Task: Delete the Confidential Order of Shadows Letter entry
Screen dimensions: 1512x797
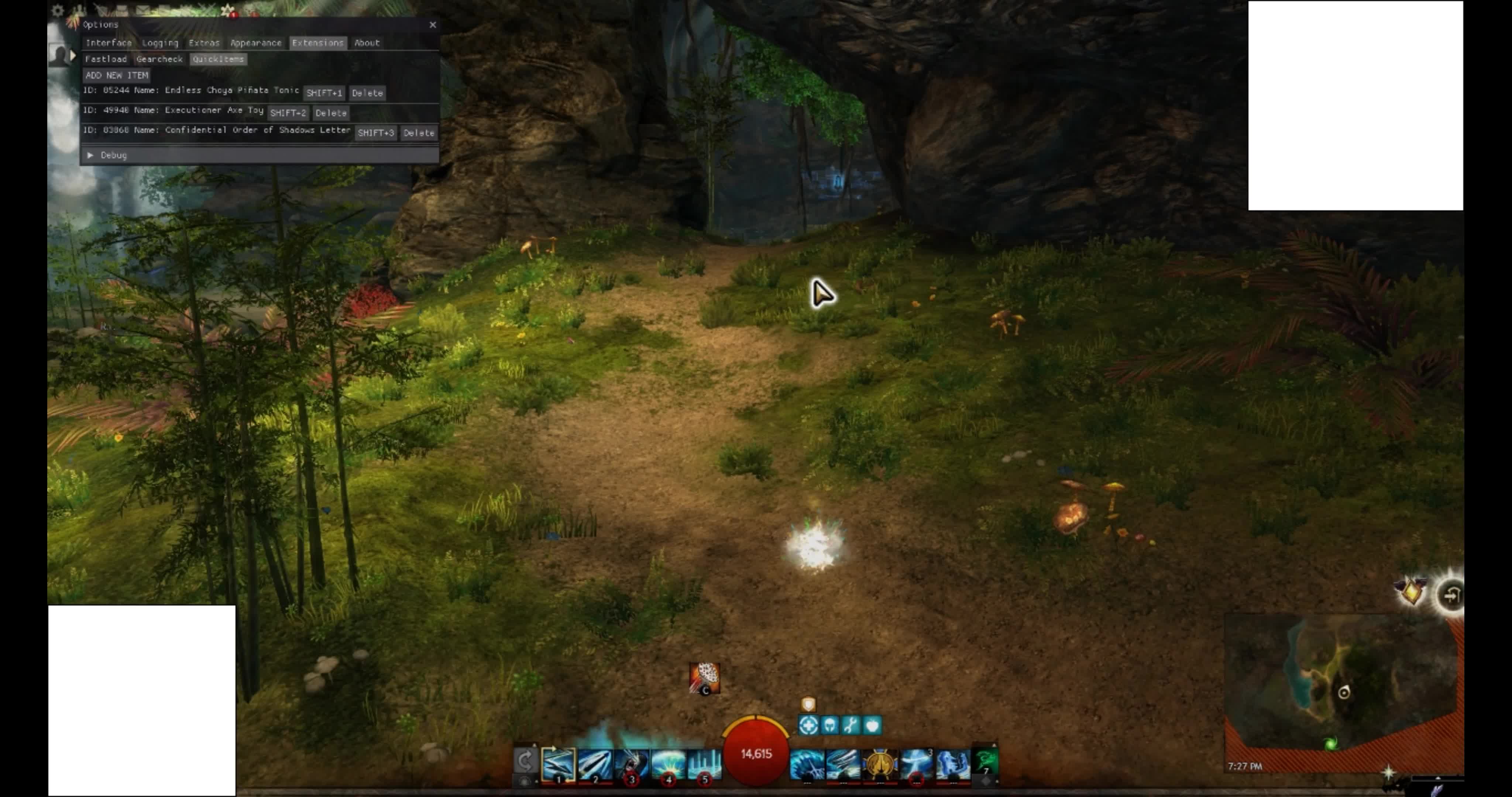Action: pyautogui.click(x=419, y=133)
